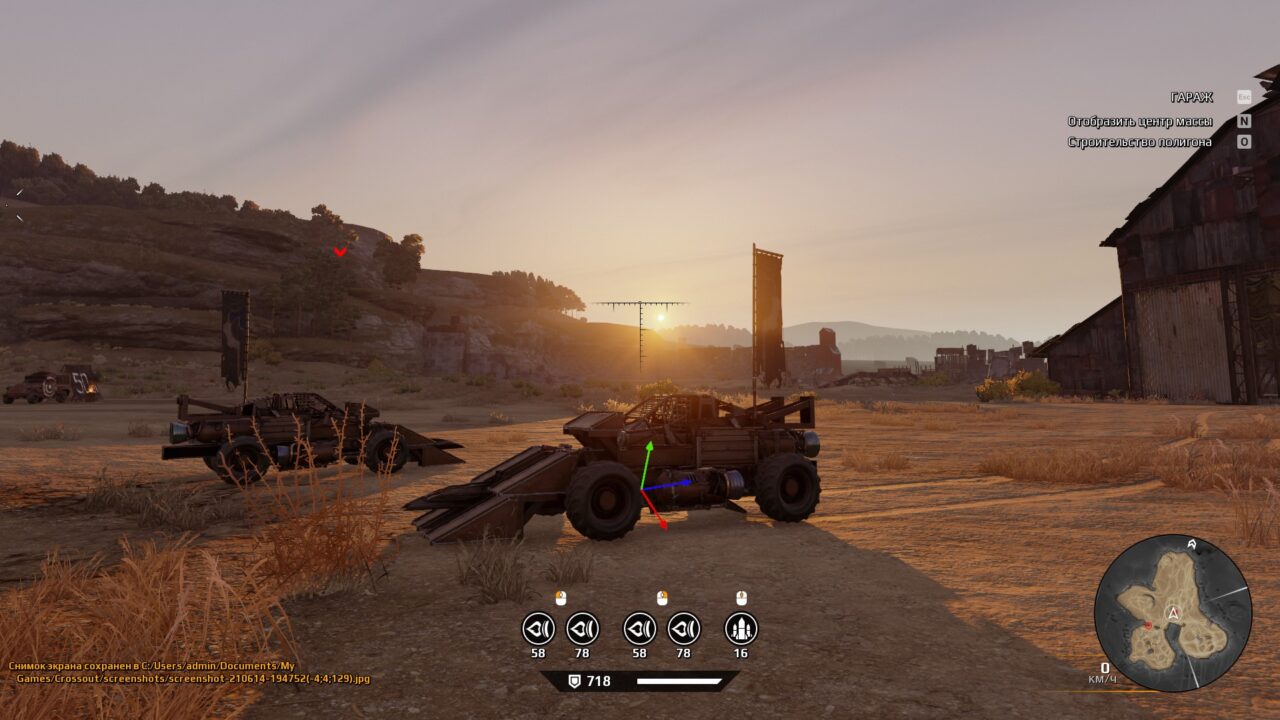Click the O key hint icon
Image resolution: width=1280 pixels, height=720 pixels.
point(1244,142)
